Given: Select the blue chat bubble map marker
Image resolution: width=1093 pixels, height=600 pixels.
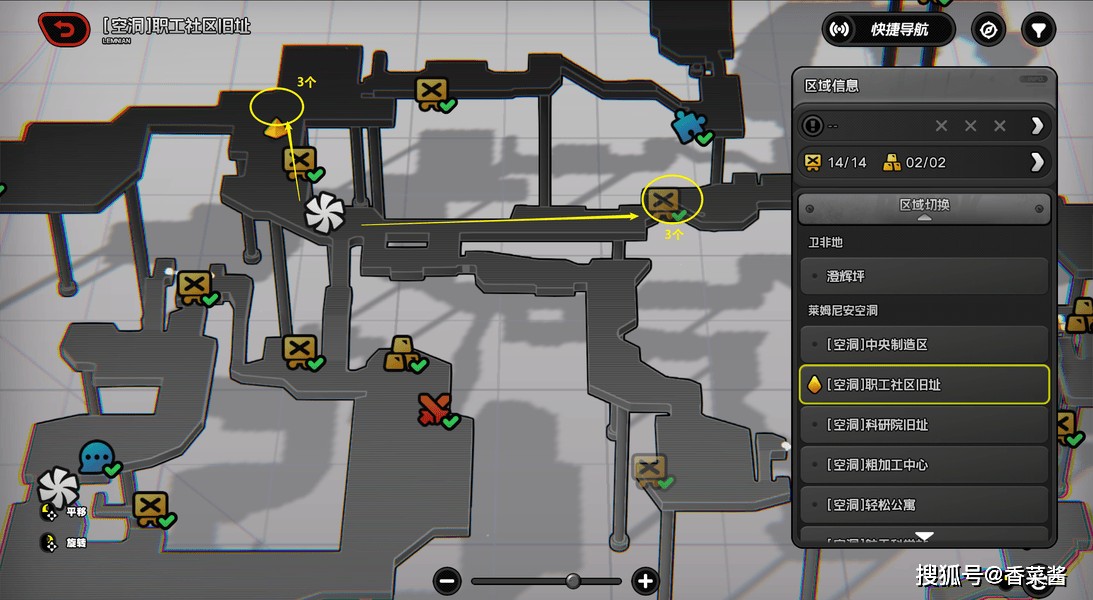Looking at the screenshot, I should 96,457.
